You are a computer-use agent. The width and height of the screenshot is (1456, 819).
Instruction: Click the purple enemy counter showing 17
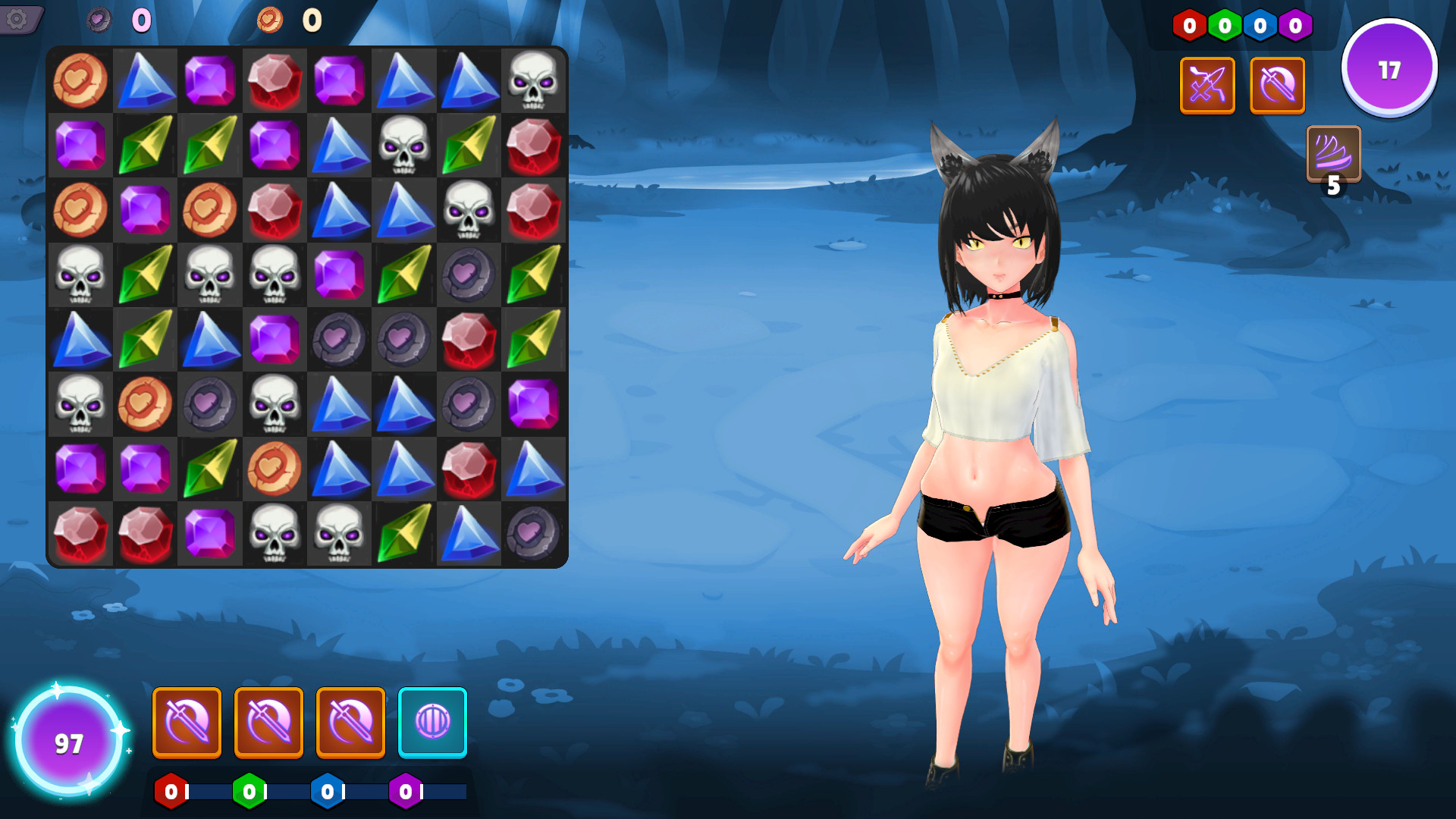pos(1389,68)
